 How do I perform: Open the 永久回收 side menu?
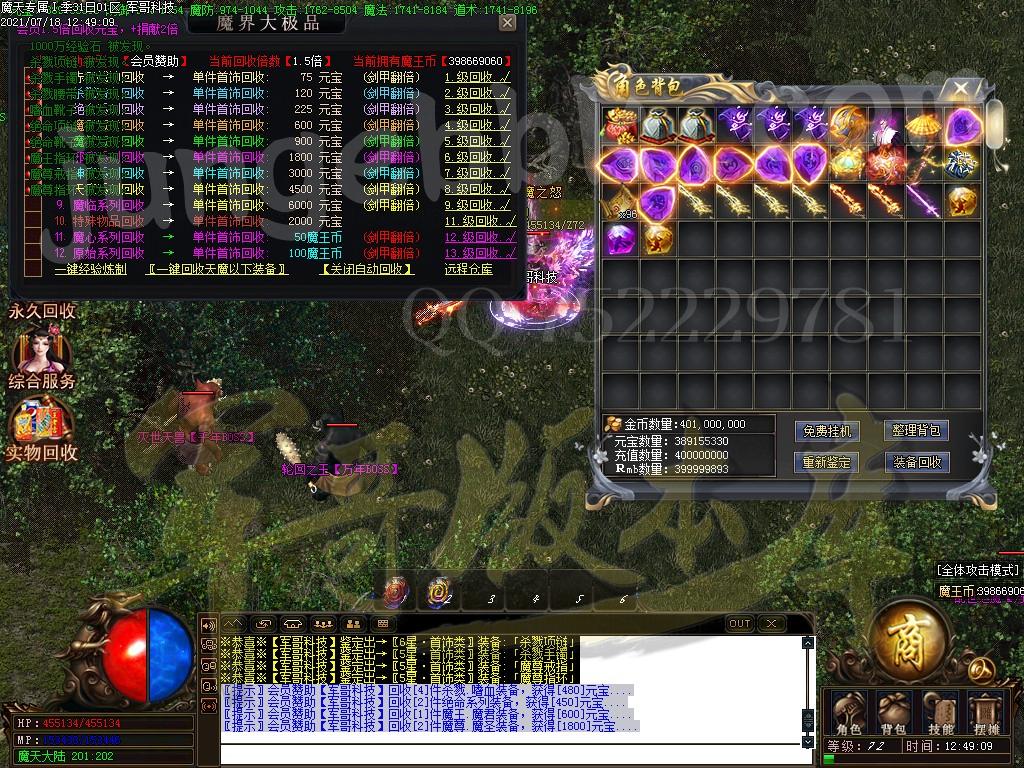point(43,311)
